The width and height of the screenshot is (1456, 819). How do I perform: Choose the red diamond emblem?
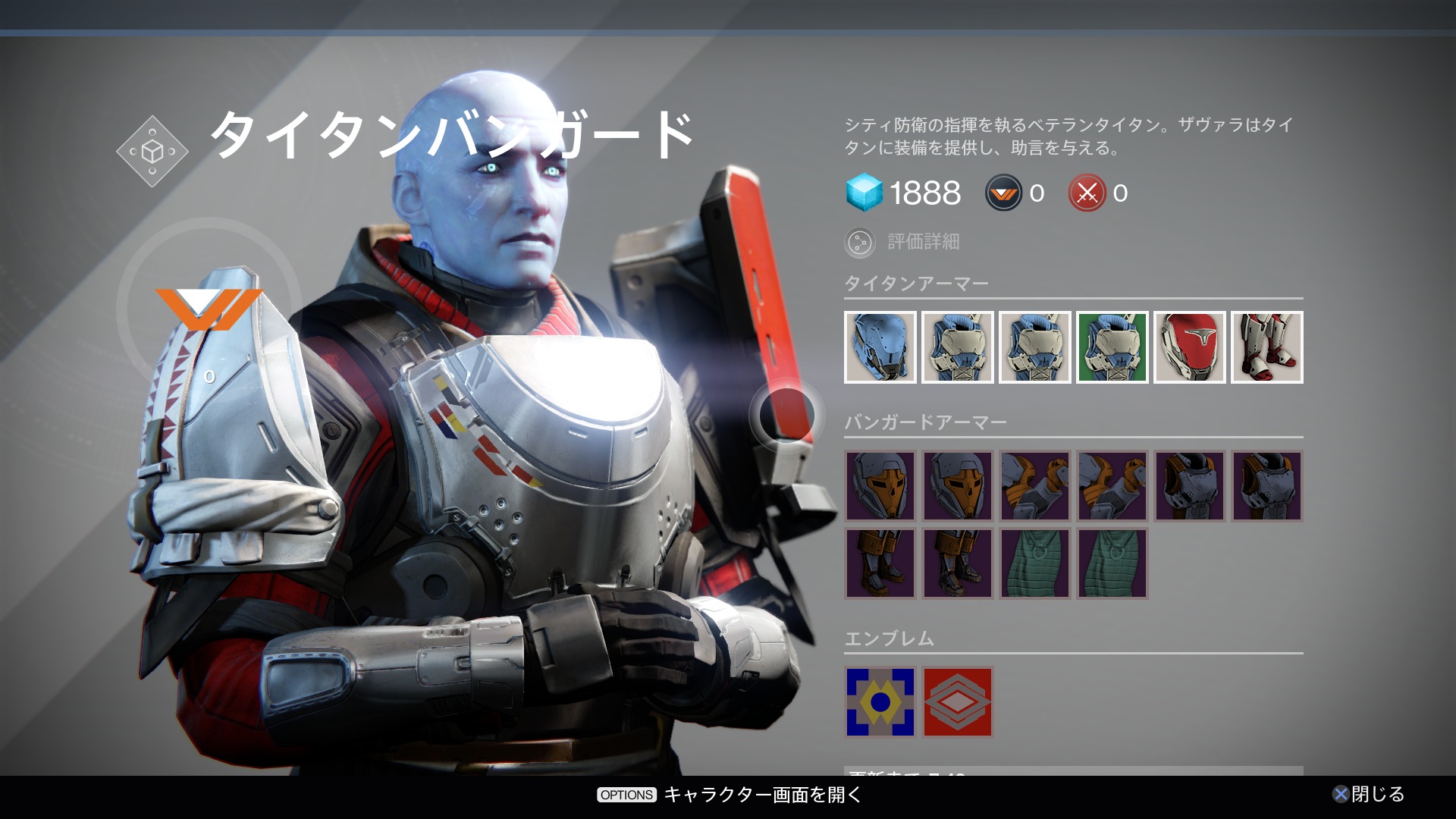[x=957, y=702]
